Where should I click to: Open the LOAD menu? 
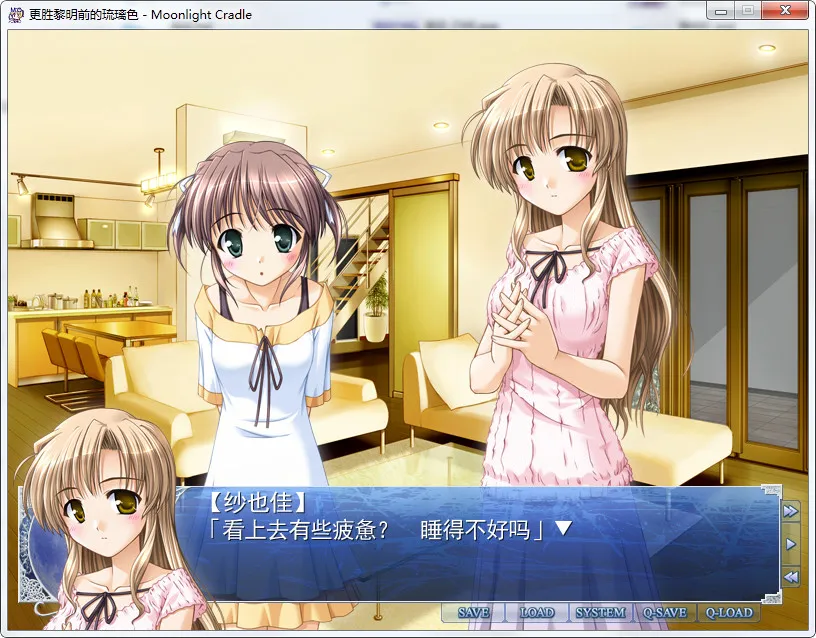tap(536, 612)
